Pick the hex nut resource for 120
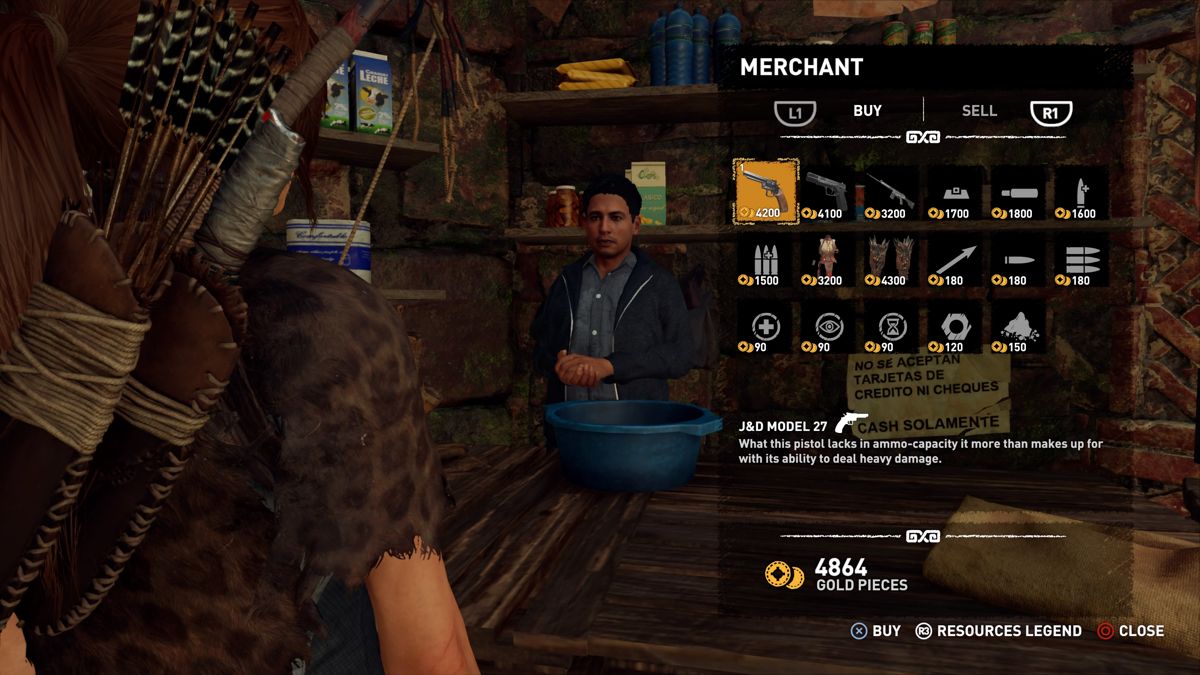Screen dimensions: 1200x675 [954, 328]
